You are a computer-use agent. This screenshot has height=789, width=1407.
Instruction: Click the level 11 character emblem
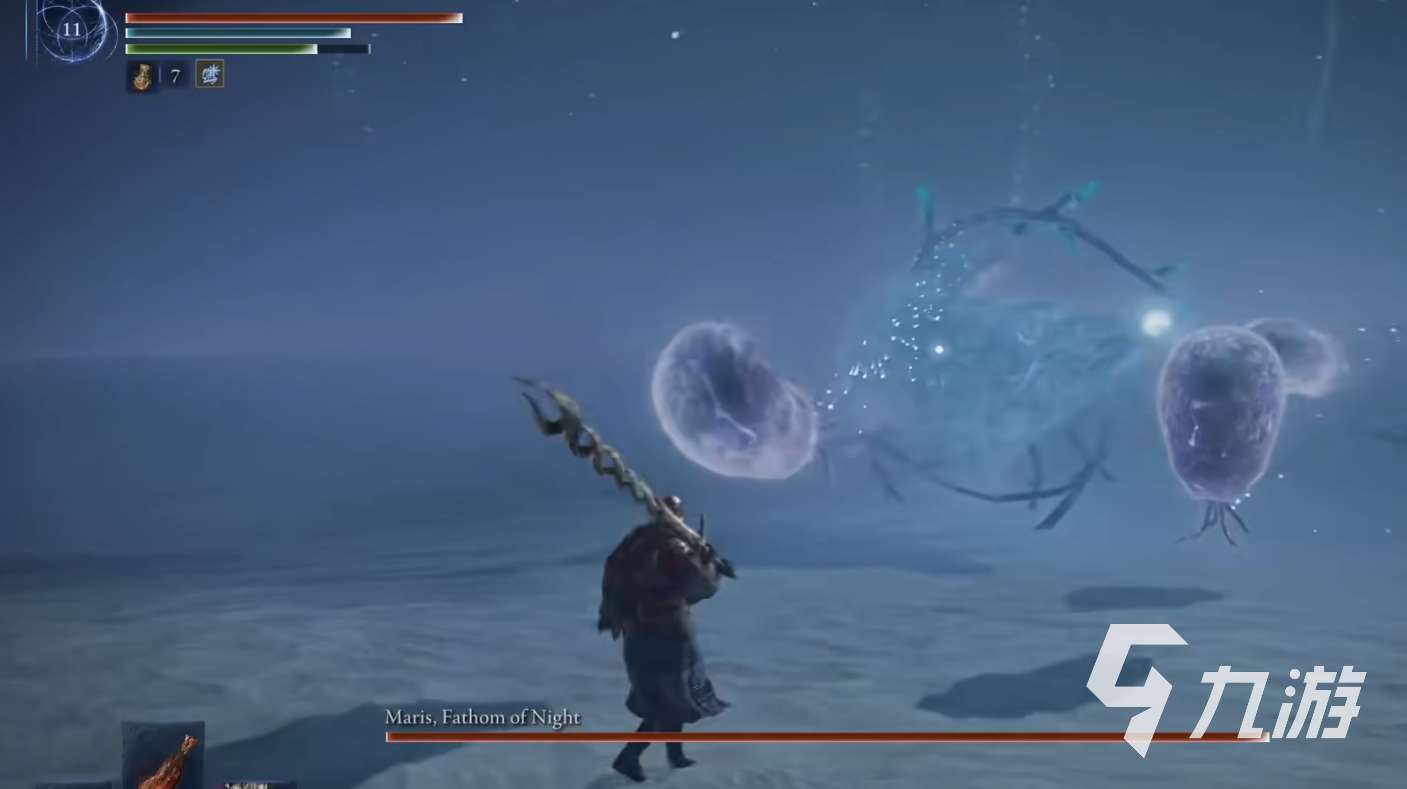click(72, 29)
